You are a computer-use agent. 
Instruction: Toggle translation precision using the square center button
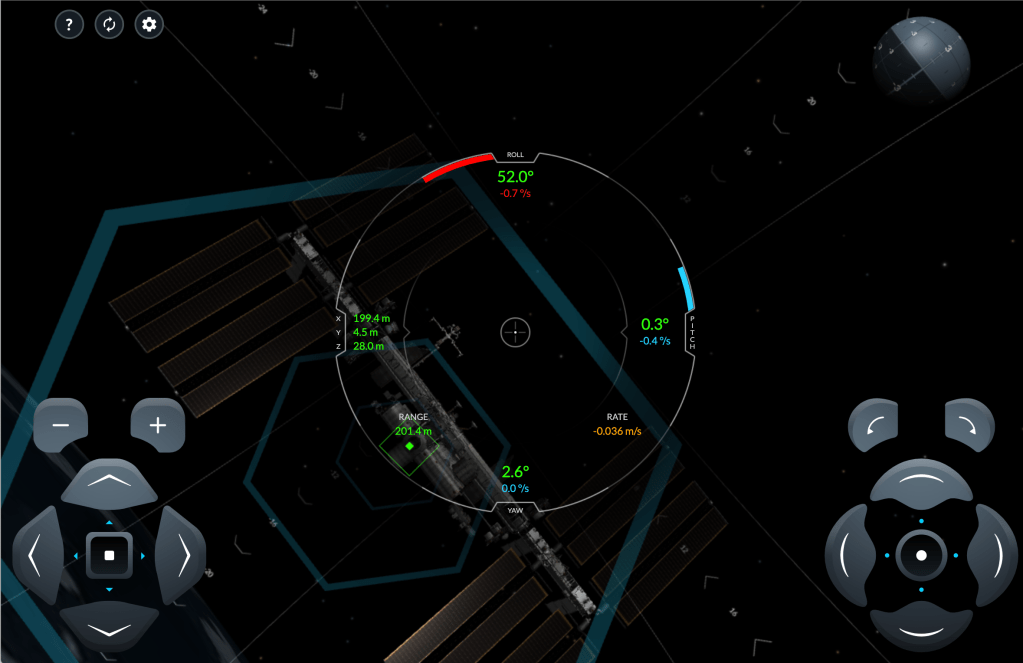[x=109, y=555]
